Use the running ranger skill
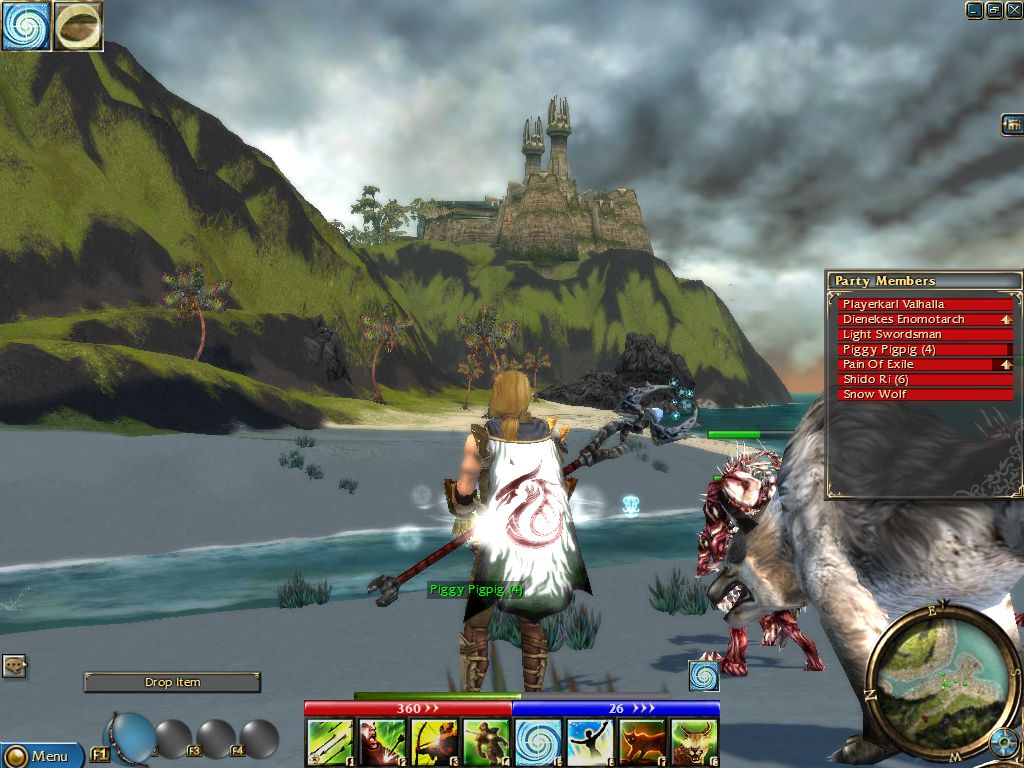This screenshot has width=1024, height=768. click(x=486, y=743)
